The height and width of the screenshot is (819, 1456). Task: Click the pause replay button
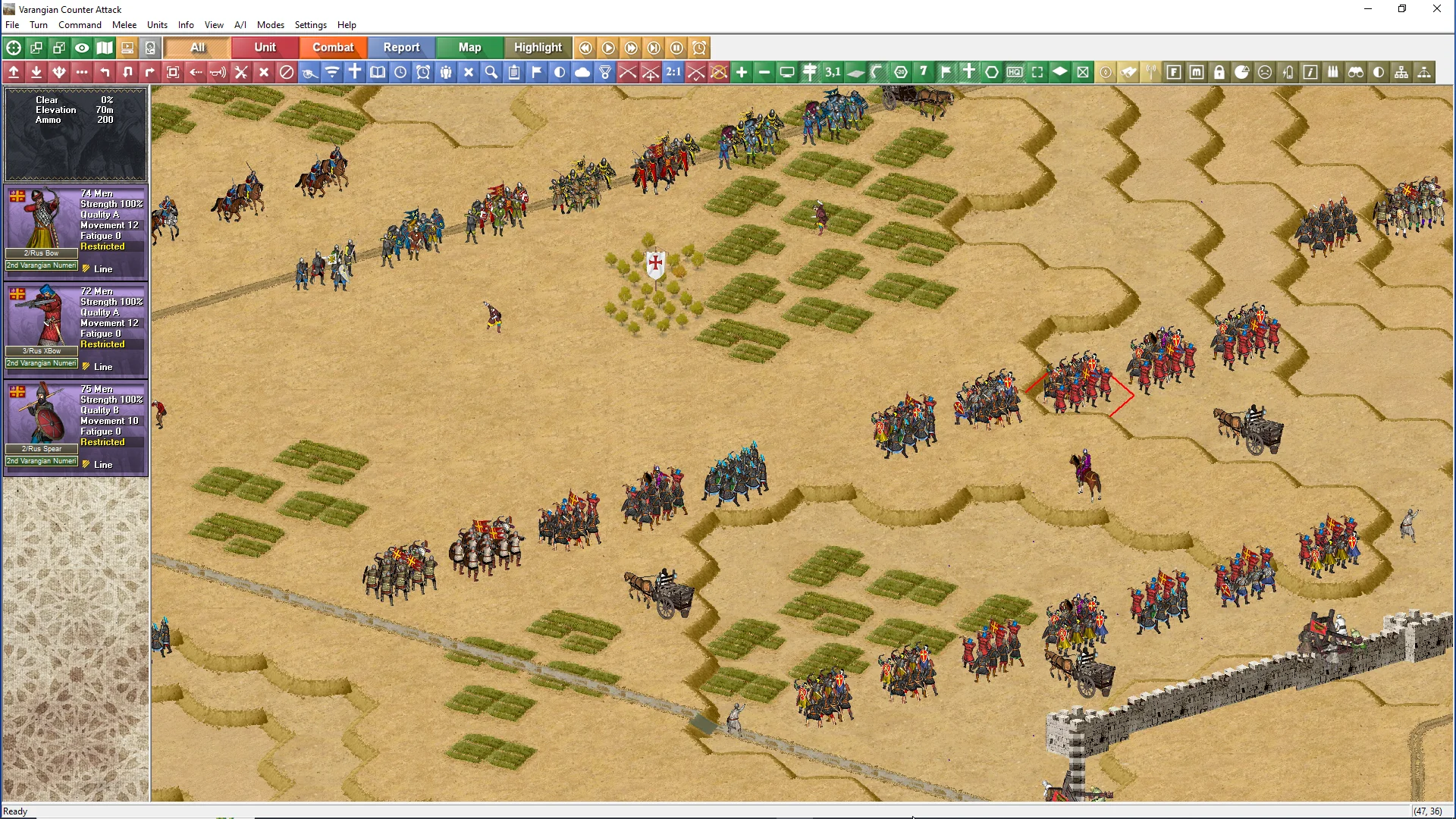click(x=676, y=48)
